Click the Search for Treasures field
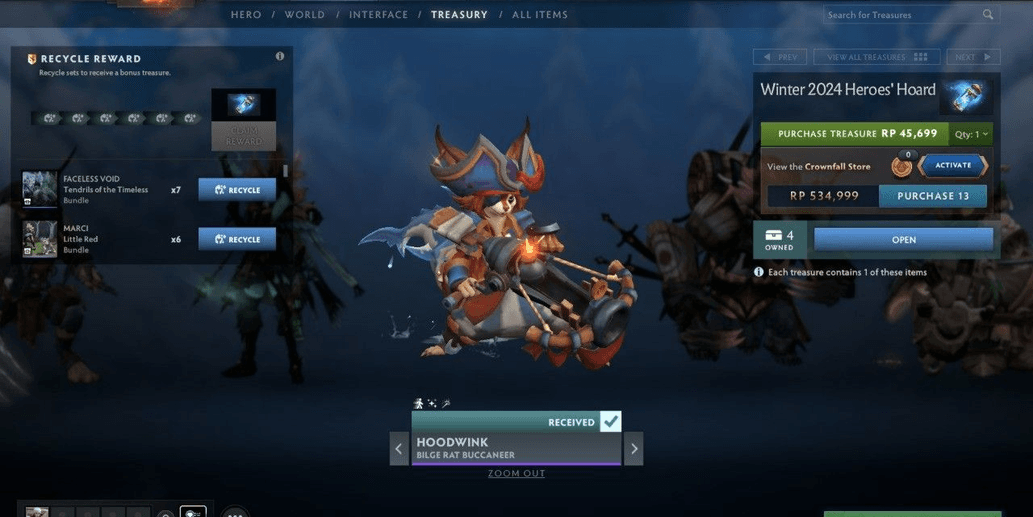This screenshot has width=1033, height=517. tap(902, 15)
